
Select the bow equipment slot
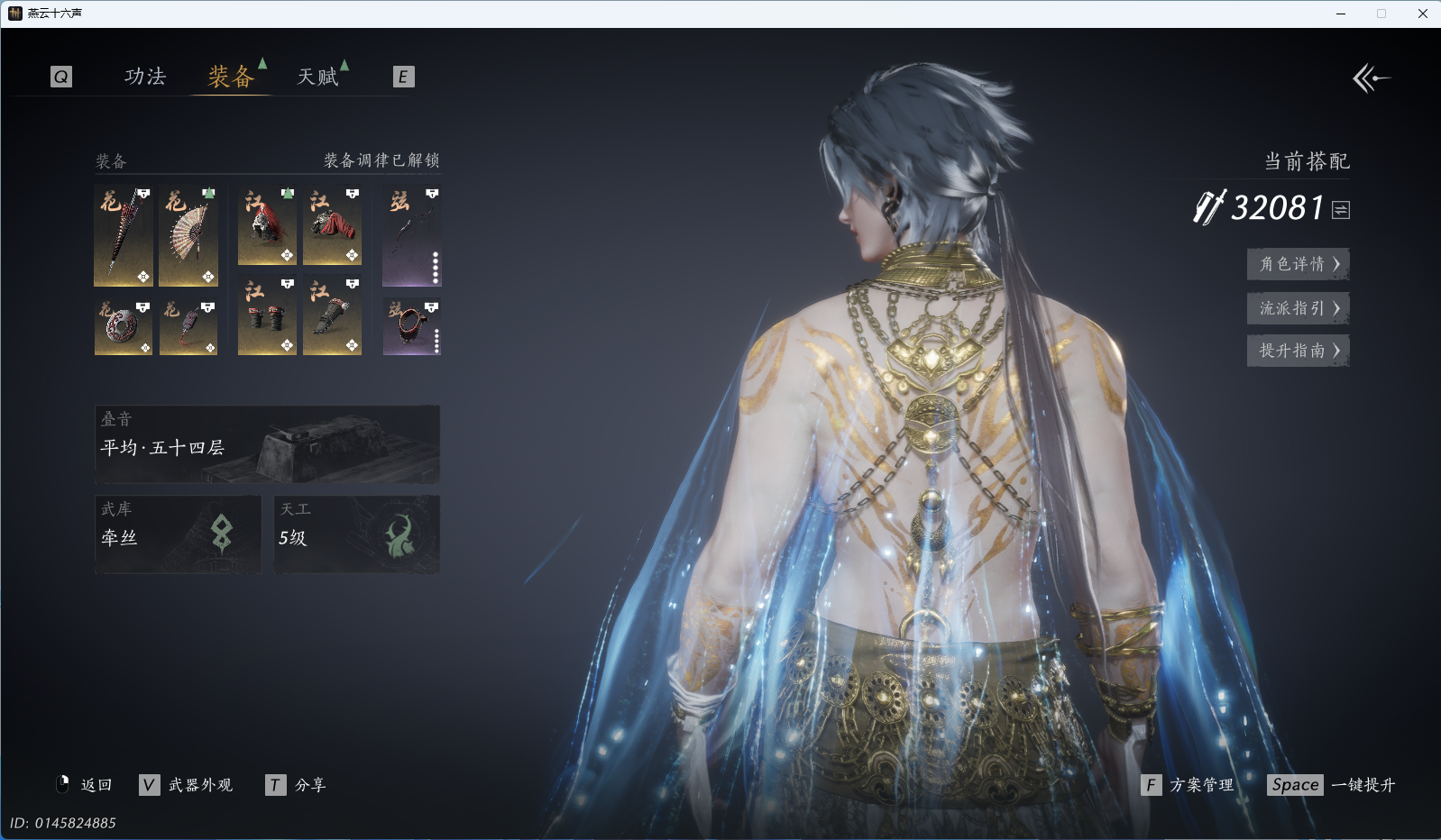(x=411, y=236)
